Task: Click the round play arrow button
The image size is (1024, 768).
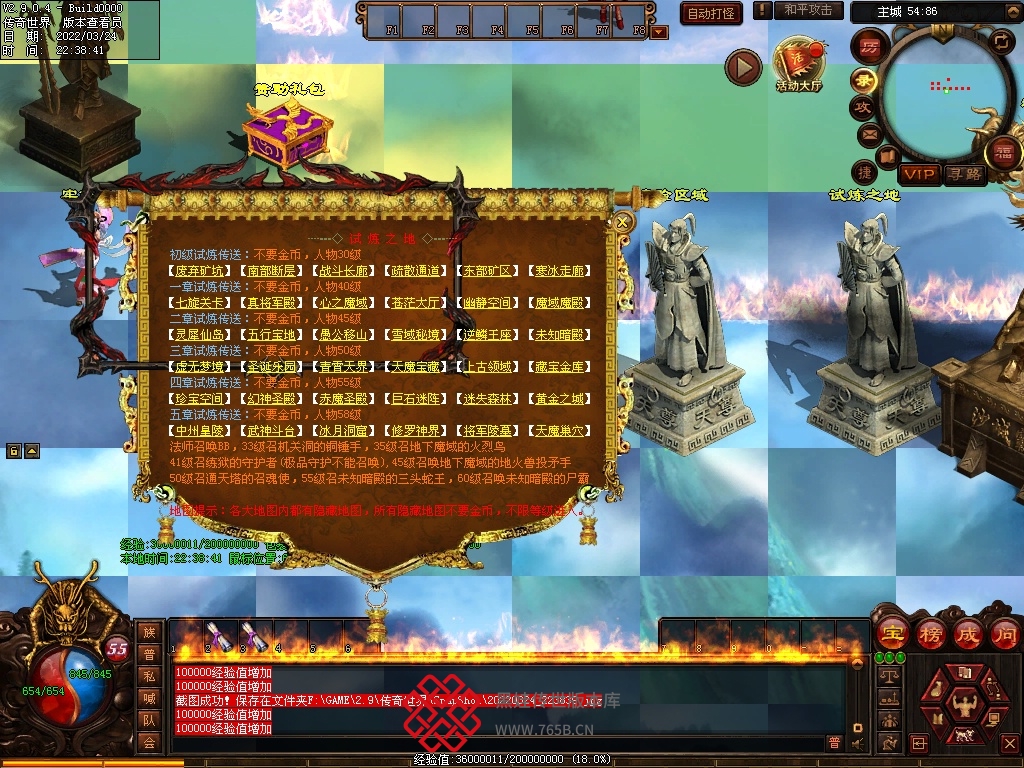Action: coord(743,67)
